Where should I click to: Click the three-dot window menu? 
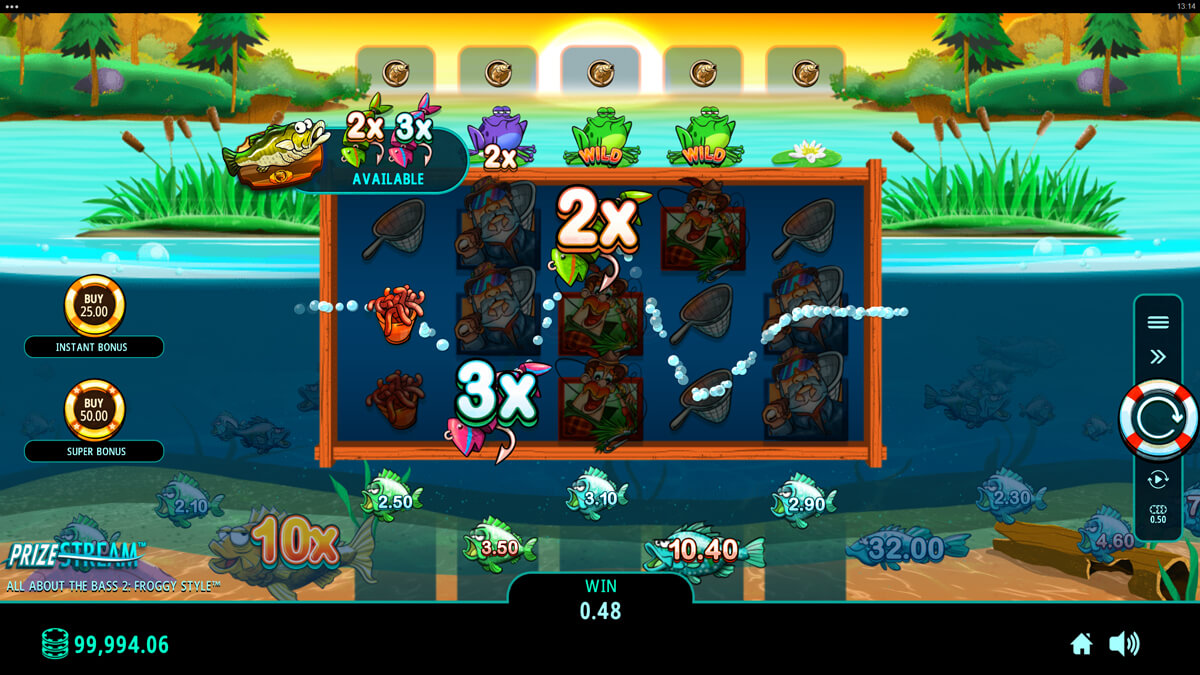[x=12, y=6]
